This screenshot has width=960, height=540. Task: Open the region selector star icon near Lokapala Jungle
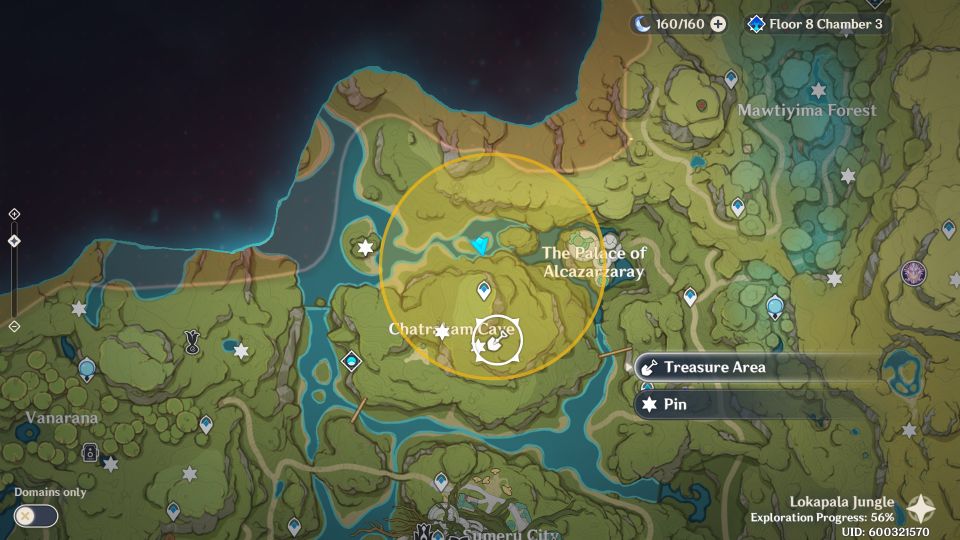920,509
